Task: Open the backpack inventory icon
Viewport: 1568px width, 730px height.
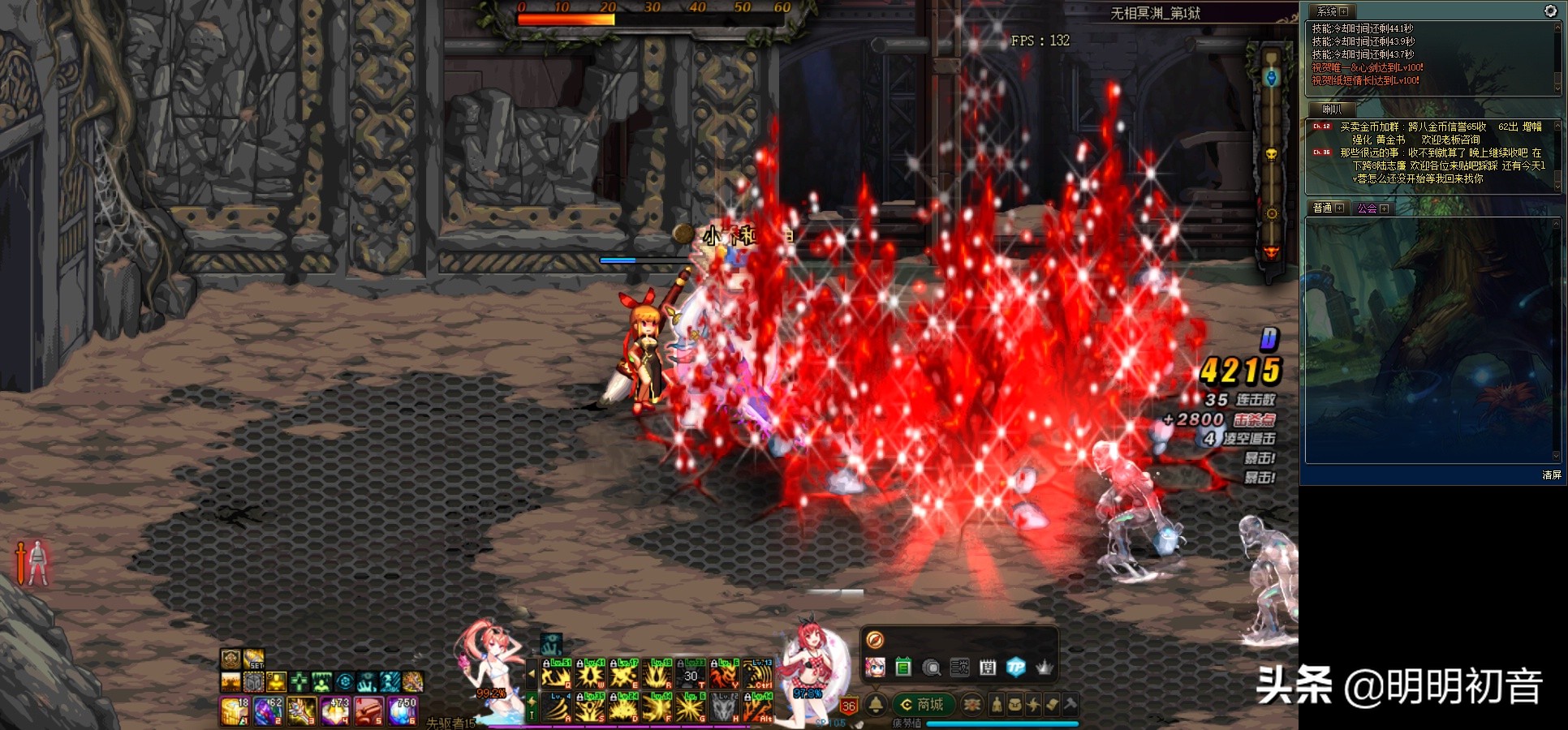Action: point(1014,704)
